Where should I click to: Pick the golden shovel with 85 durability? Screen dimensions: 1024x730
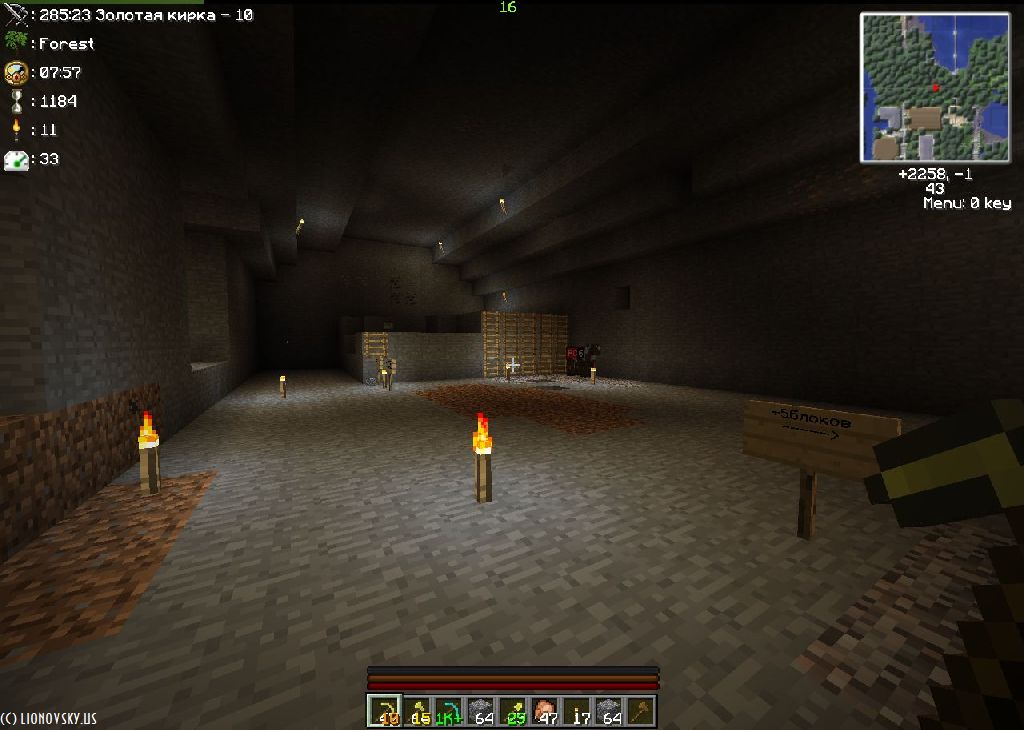click(417, 711)
